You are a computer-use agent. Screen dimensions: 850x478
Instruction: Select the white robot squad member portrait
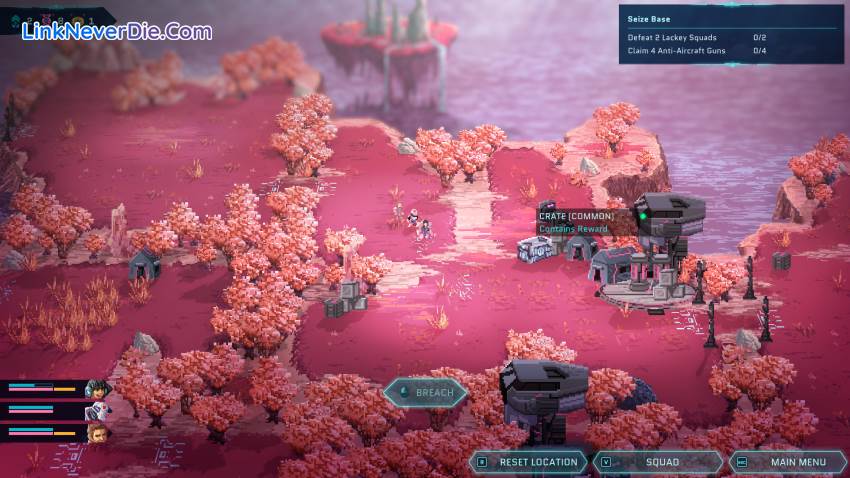[96, 411]
